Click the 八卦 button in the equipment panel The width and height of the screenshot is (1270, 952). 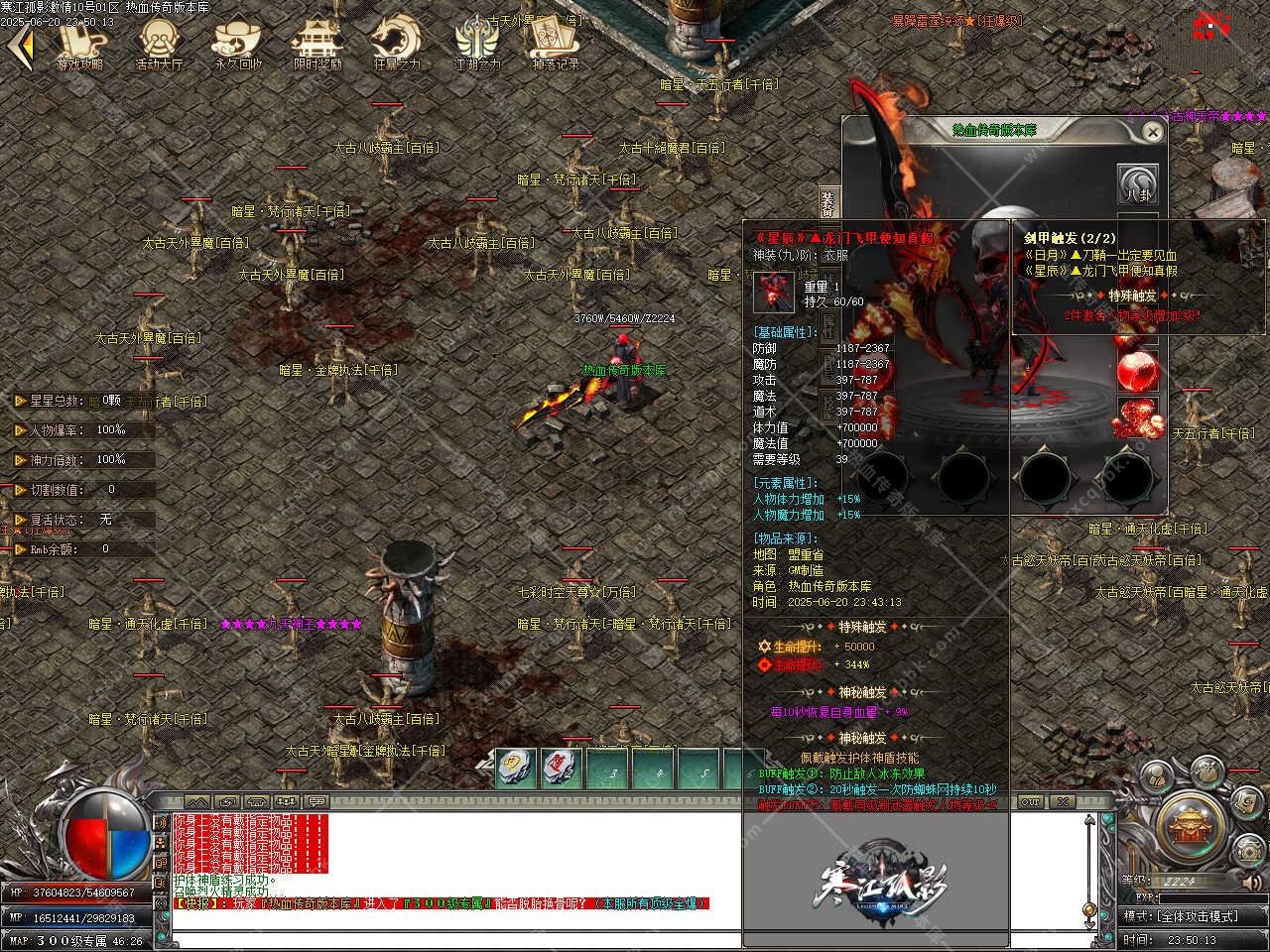click(1138, 185)
